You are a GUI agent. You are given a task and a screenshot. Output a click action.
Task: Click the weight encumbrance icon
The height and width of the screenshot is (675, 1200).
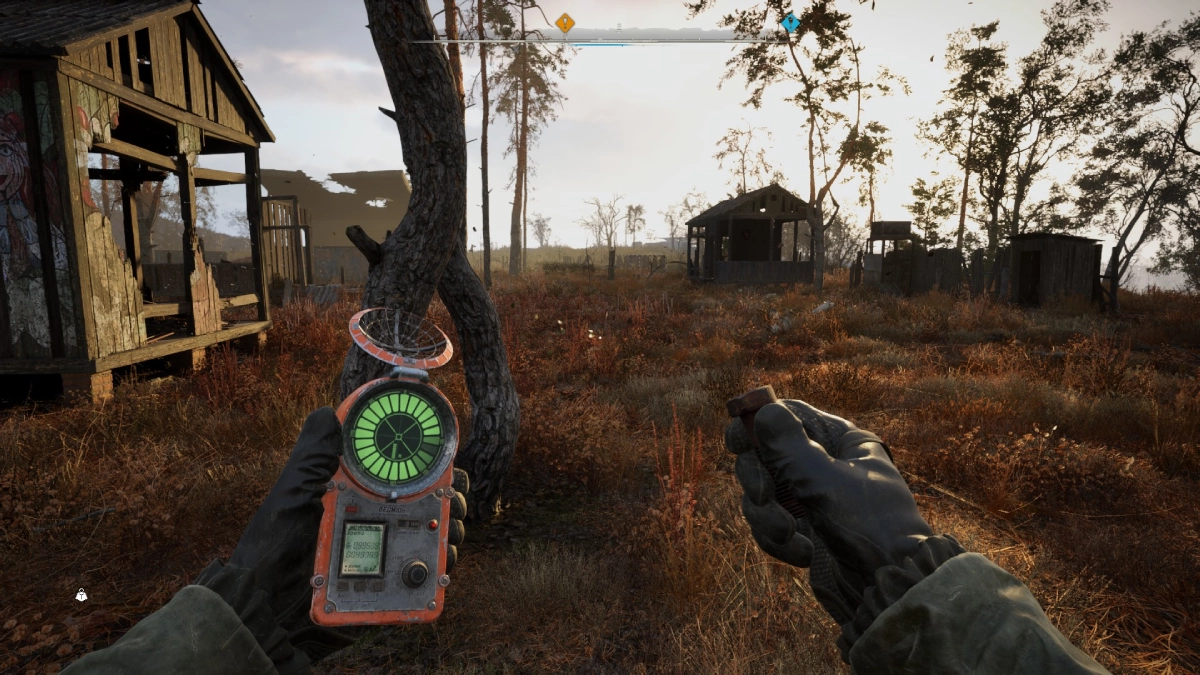point(81,595)
